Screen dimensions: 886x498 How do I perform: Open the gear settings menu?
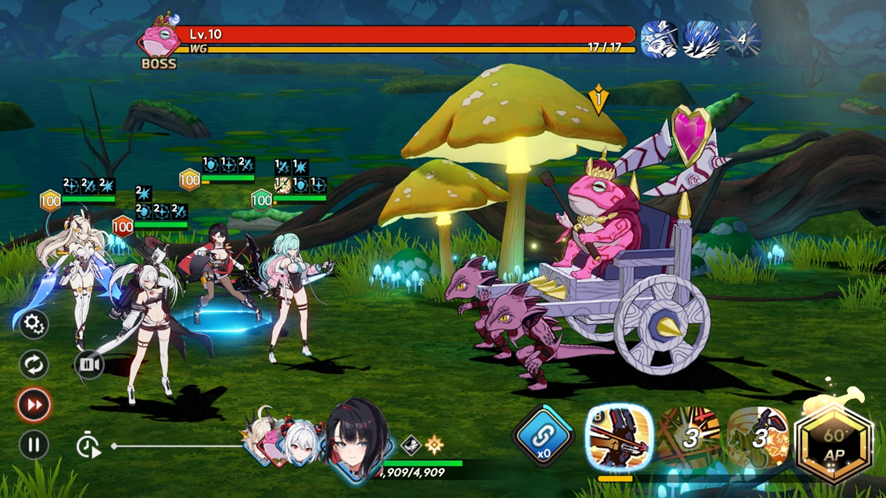point(34,324)
